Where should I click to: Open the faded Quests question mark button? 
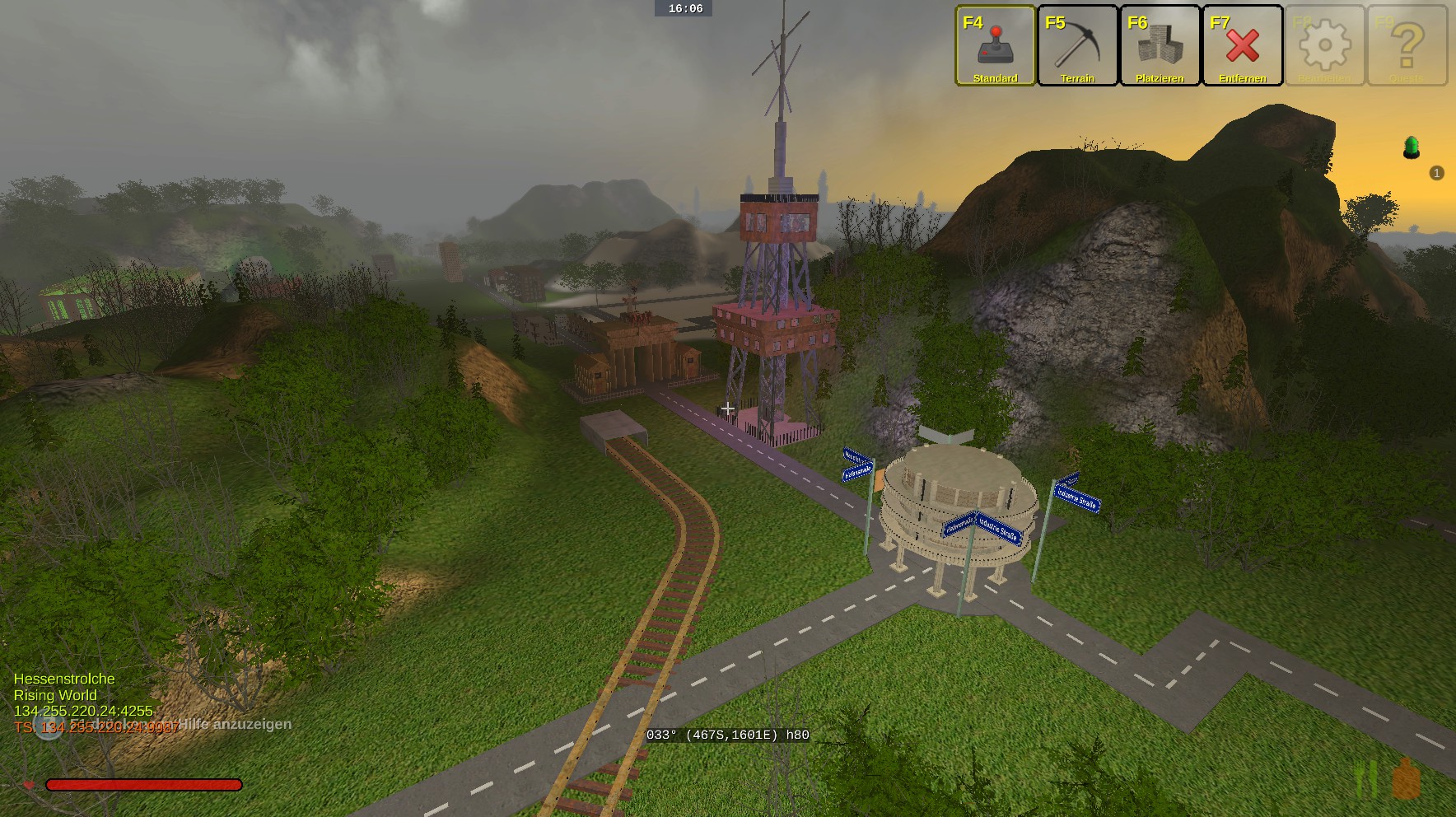tap(1407, 45)
